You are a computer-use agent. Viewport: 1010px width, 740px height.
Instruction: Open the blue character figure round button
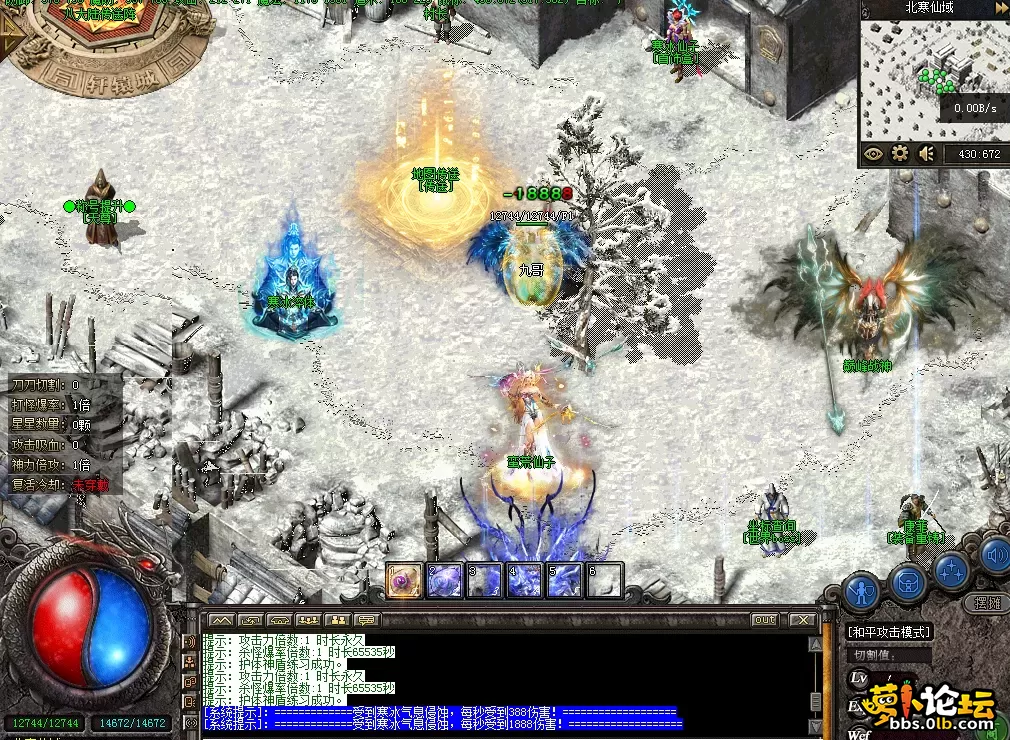pos(861,591)
